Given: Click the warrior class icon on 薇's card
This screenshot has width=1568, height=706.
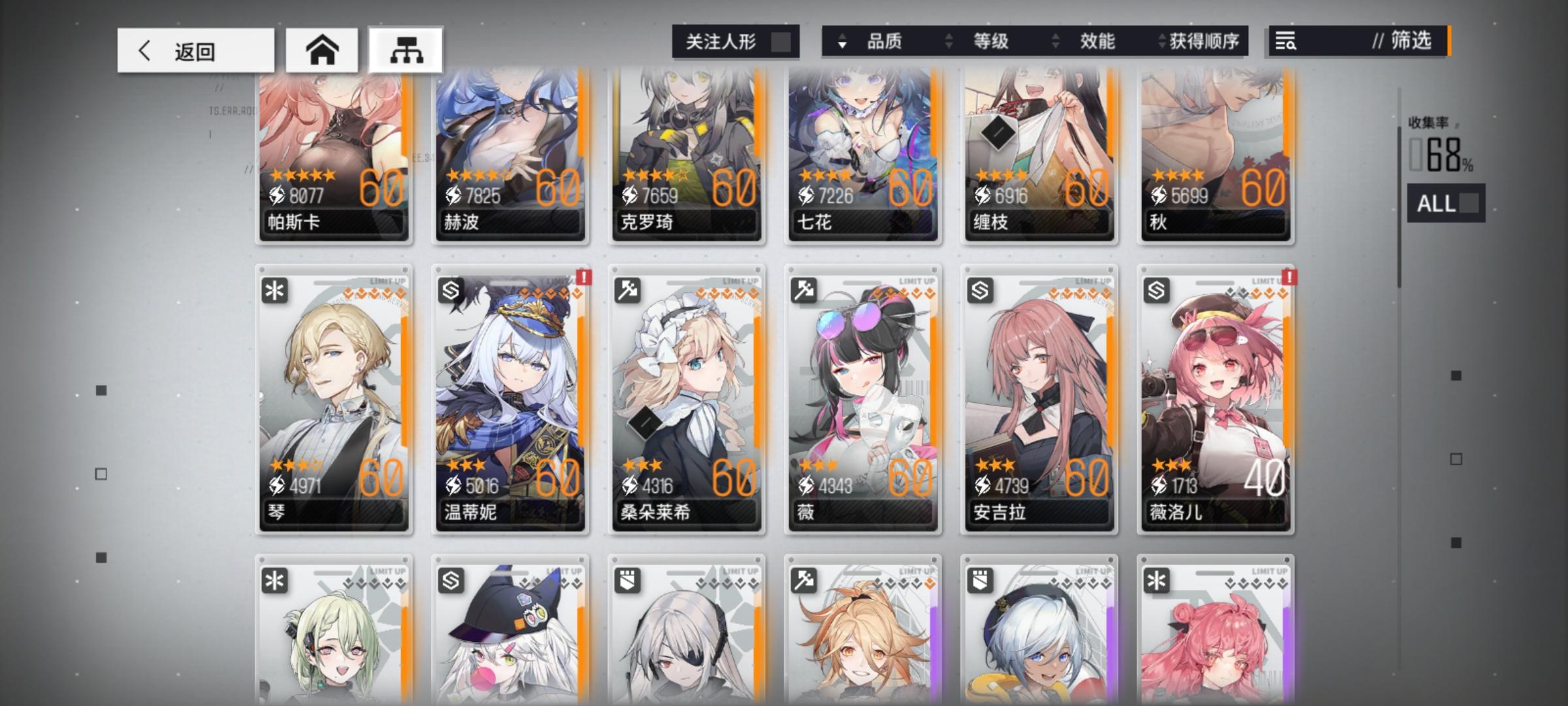Looking at the screenshot, I should click(x=804, y=290).
